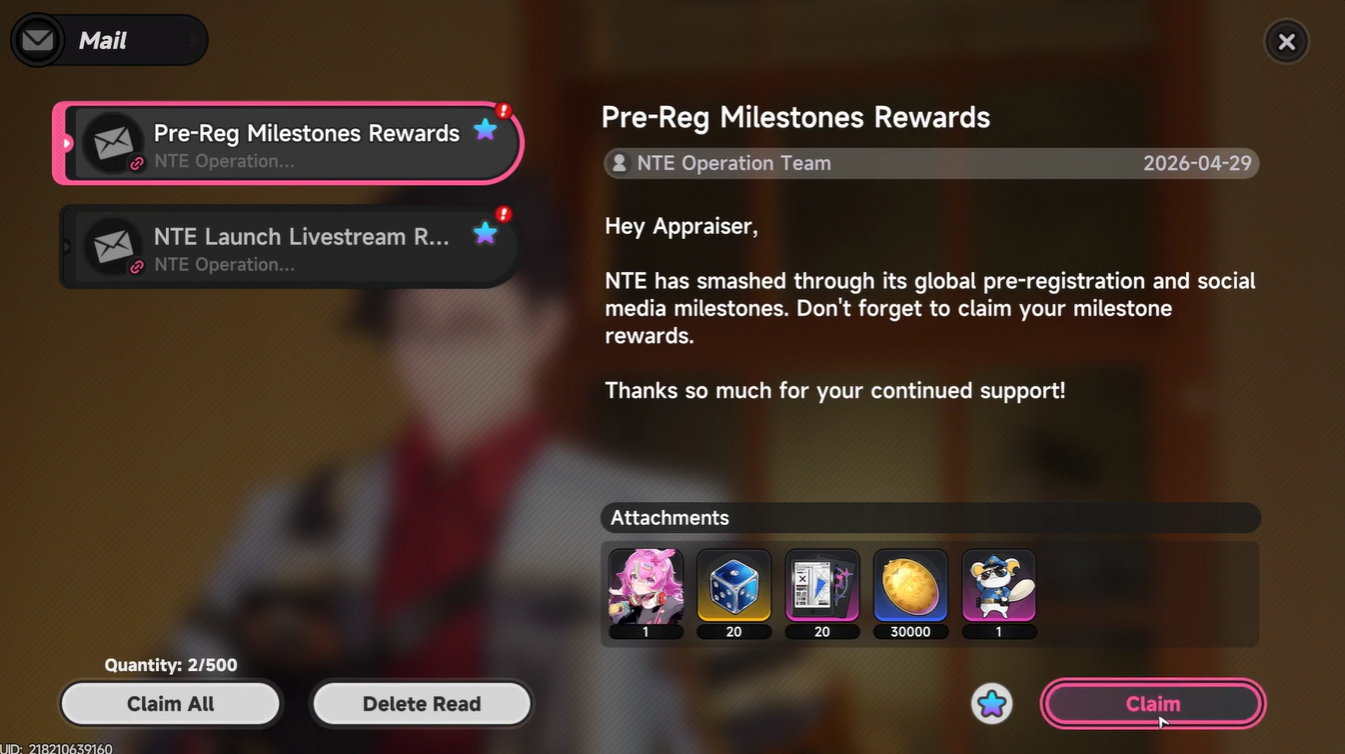Toggle the star button beside Claim

tap(991, 704)
